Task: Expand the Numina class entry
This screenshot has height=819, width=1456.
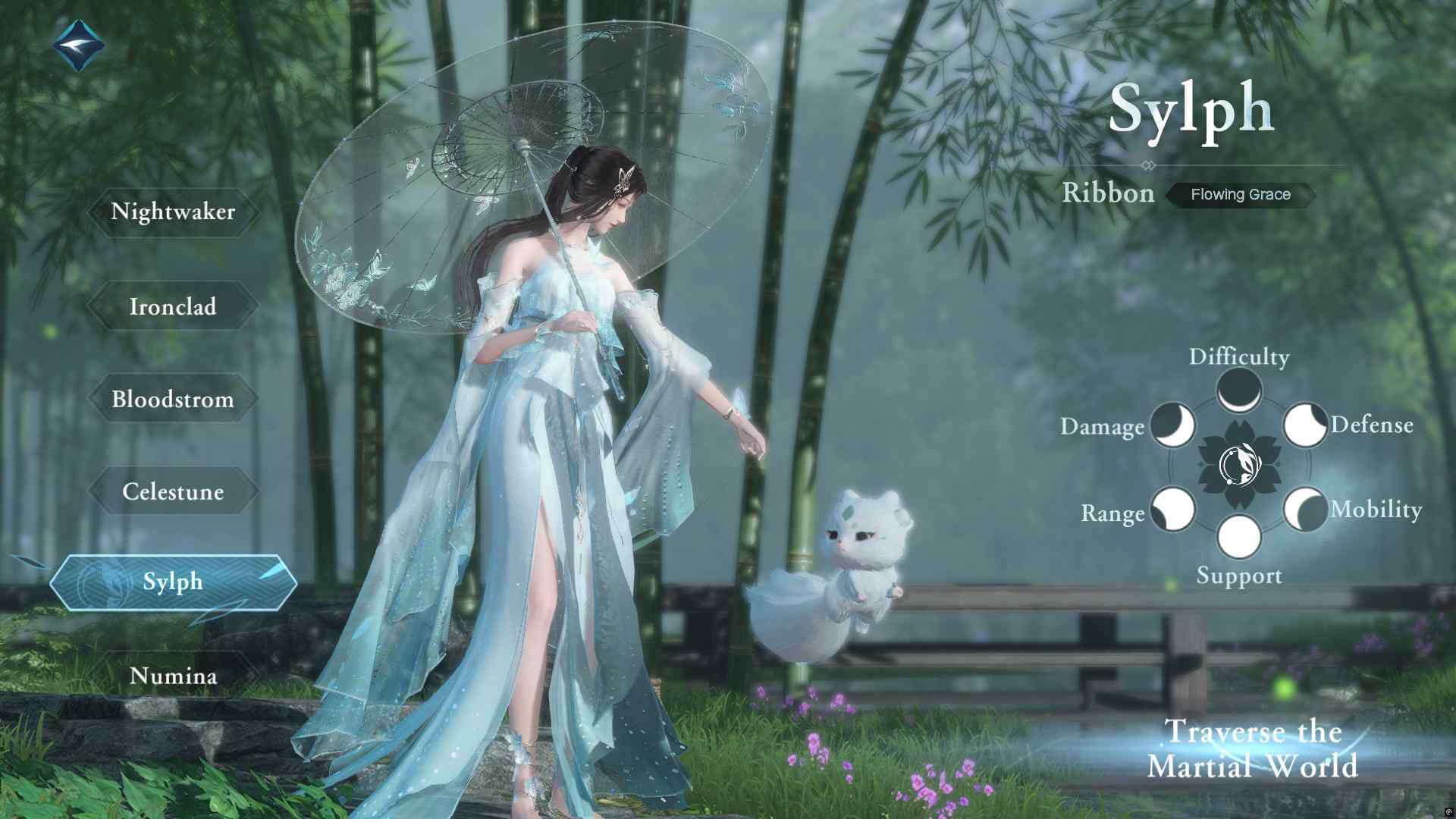Action: (173, 675)
